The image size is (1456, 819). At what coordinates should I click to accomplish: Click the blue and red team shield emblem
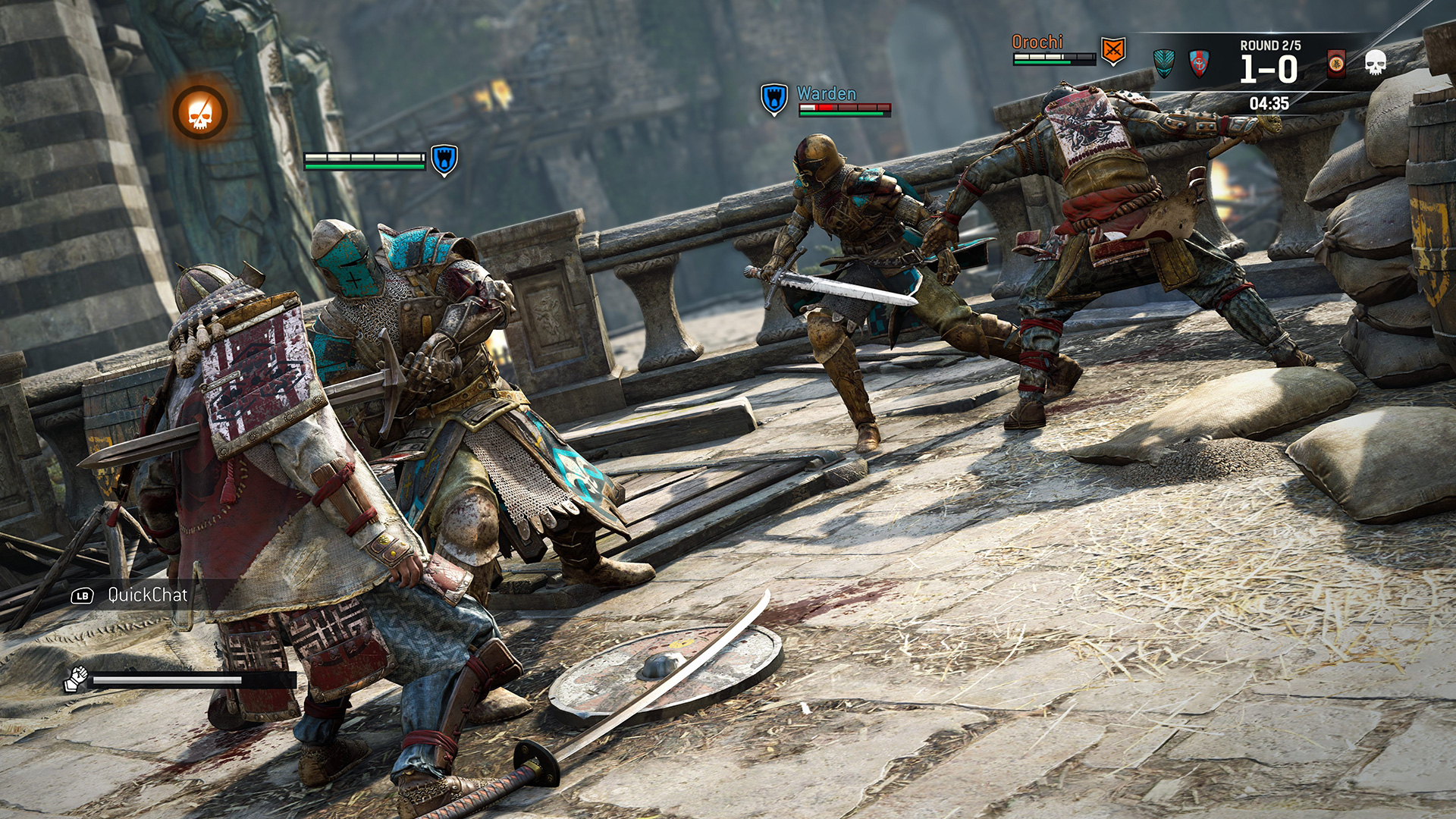coord(1199,64)
